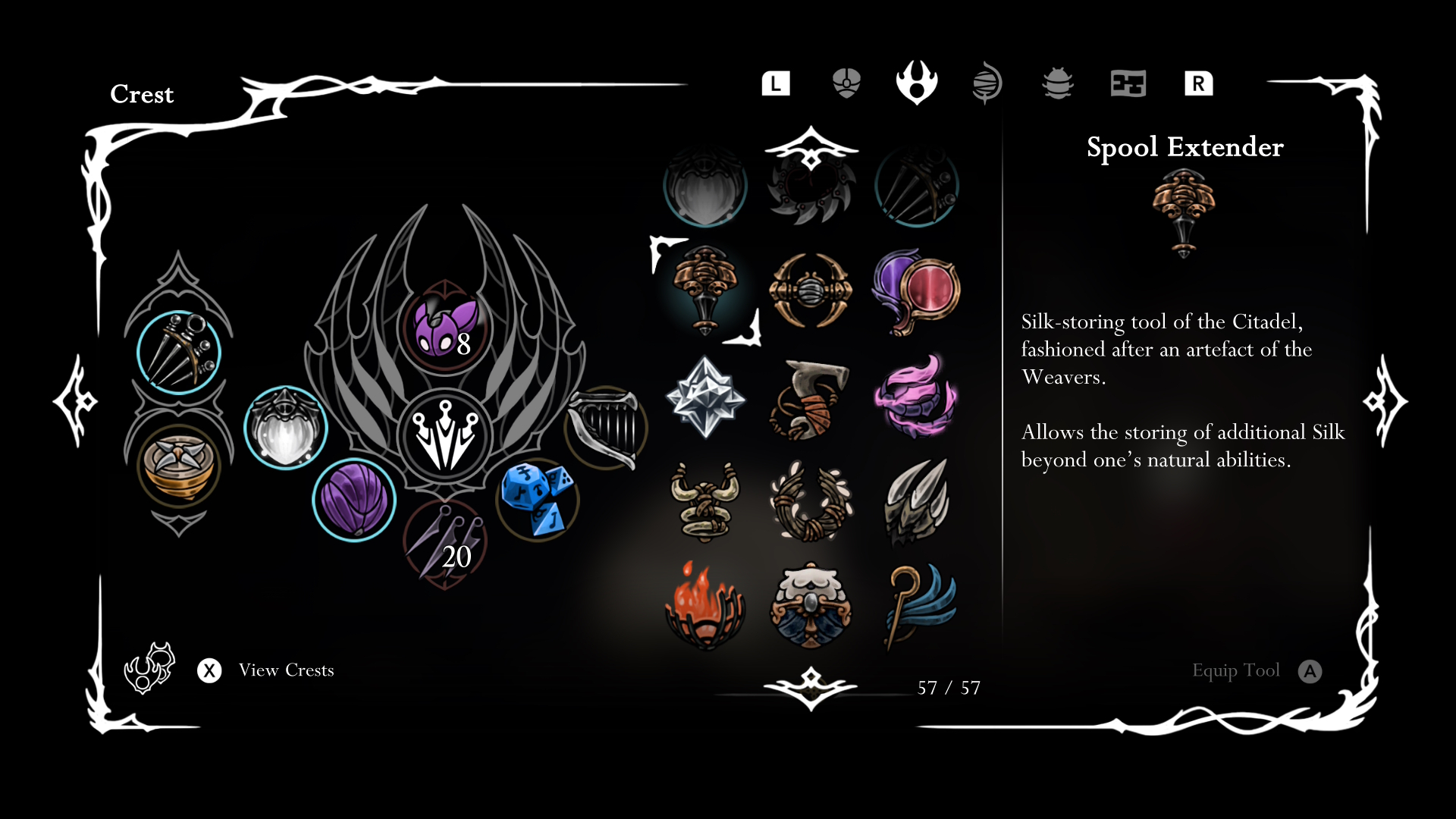Switch to the flame crest tab
The height and width of the screenshot is (819, 1456).
click(917, 83)
